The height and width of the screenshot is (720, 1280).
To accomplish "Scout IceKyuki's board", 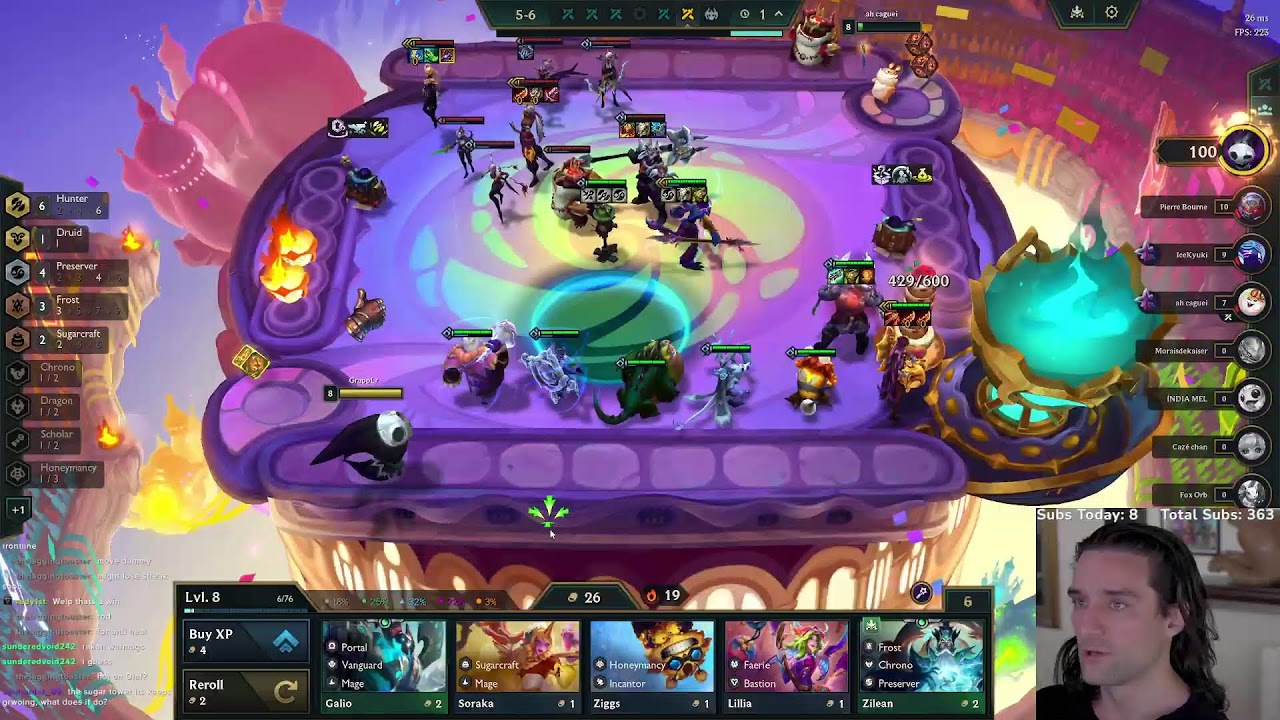I will pos(1251,255).
